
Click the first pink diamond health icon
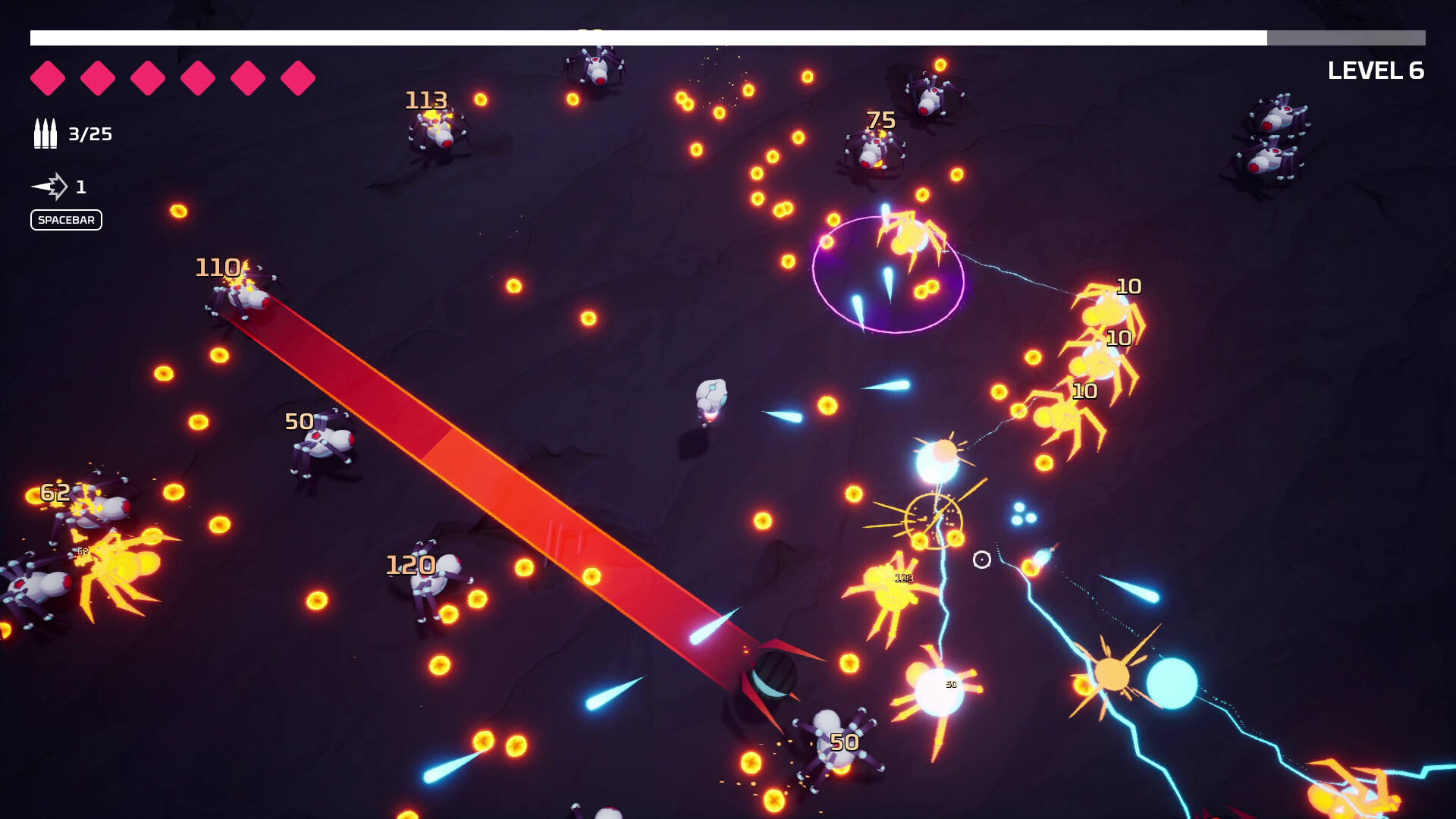point(49,76)
